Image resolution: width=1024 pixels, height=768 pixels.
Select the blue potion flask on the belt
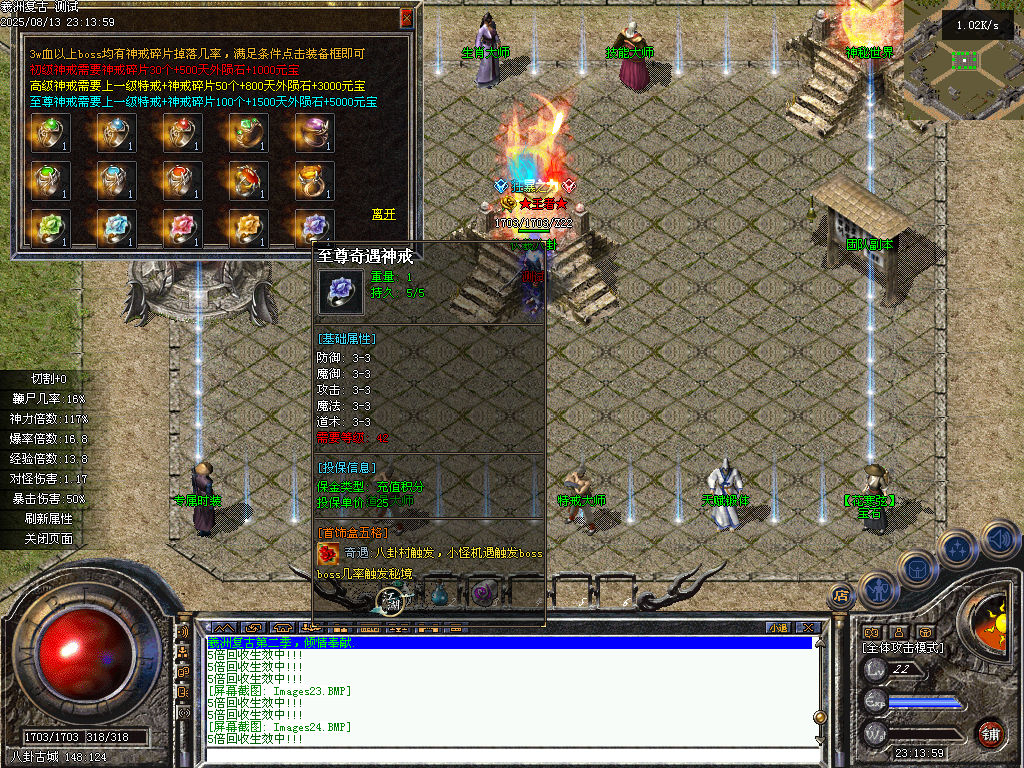[x=441, y=595]
